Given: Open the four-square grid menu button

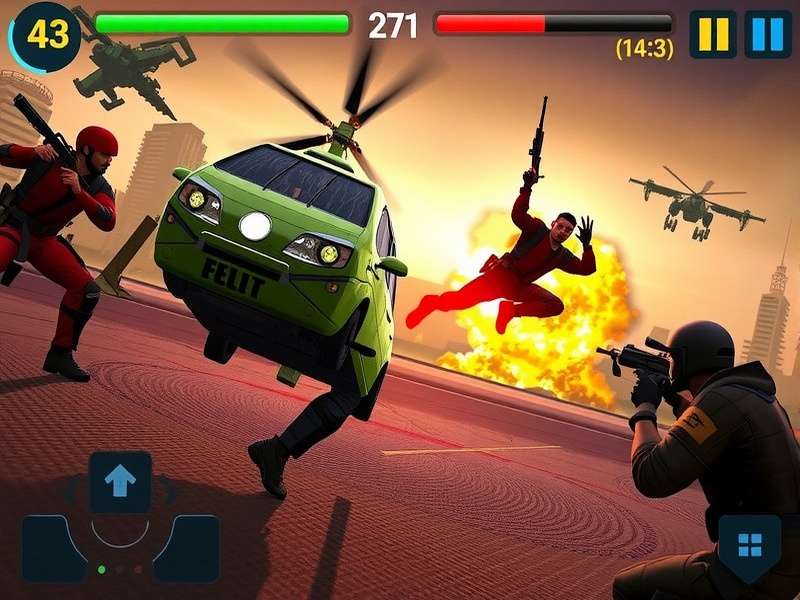Looking at the screenshot, I should coord(749,545).
